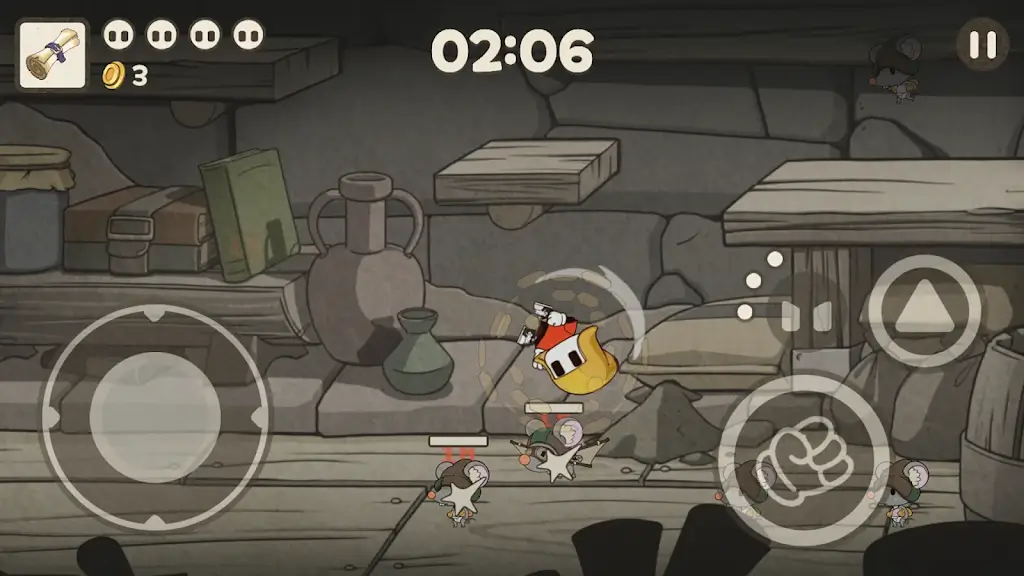The height and width of the screenshot is (576, 1024).
Task: Open the scroll item icon
Action: pyautogui.click(x=52, y=54)
